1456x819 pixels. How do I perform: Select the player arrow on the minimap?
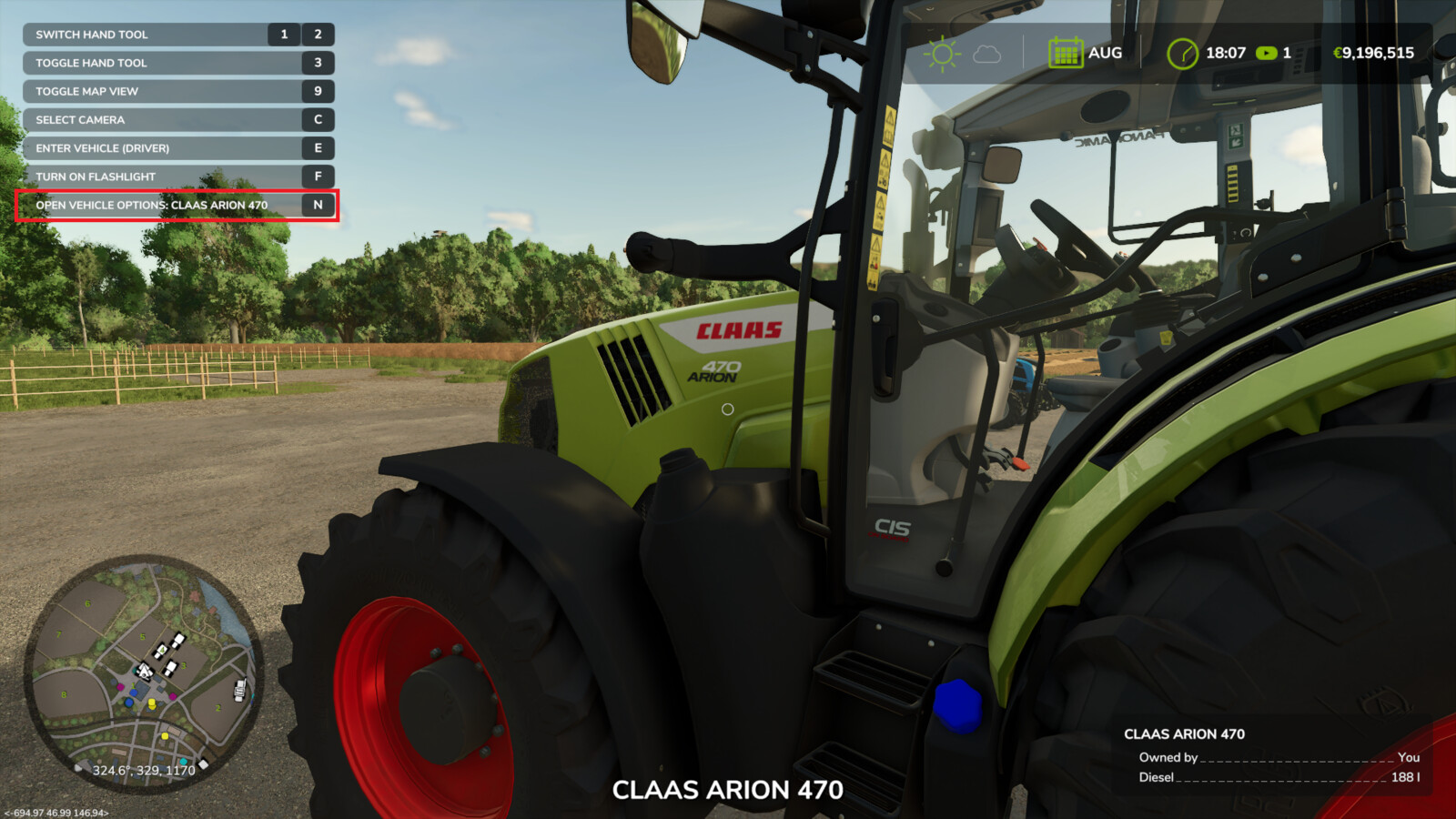[x=145, y=671]
